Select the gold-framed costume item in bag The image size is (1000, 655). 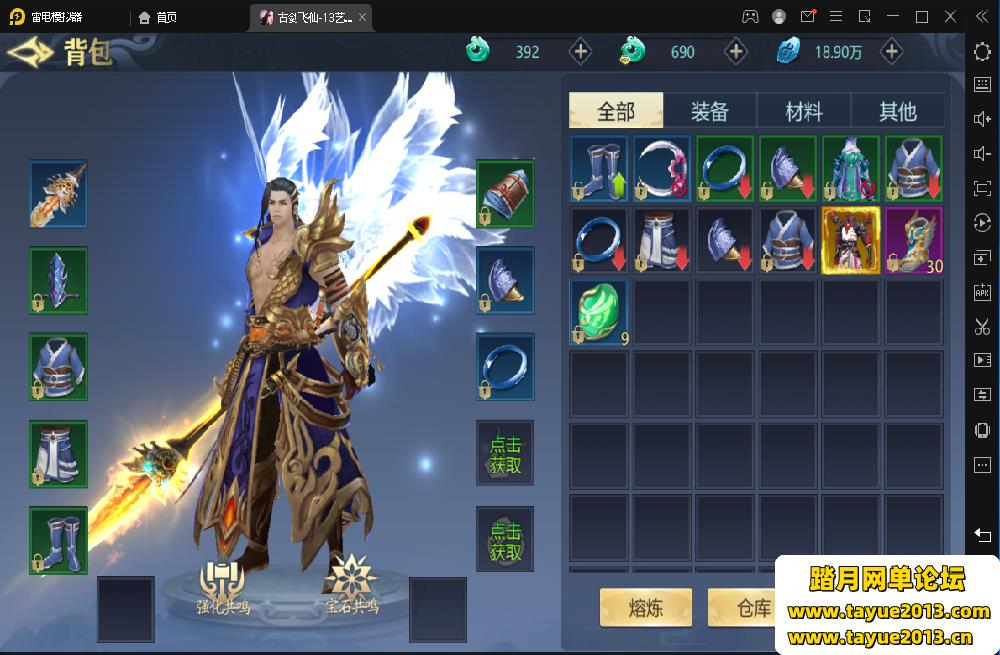pyautogui.click(x=850, y=240)
